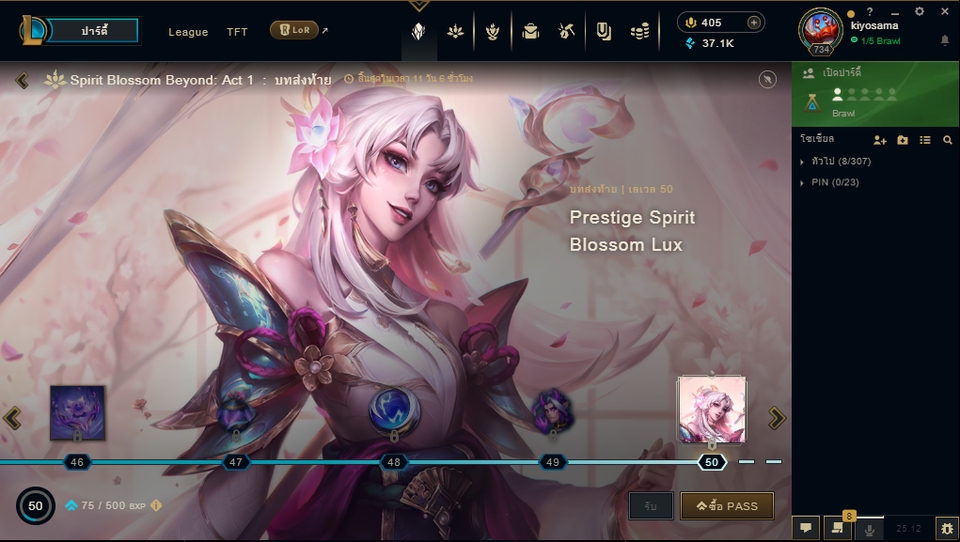This screenshot has height=542, width=960.
Task: Open the client settings gear
Action: click(x=919, y=11)
